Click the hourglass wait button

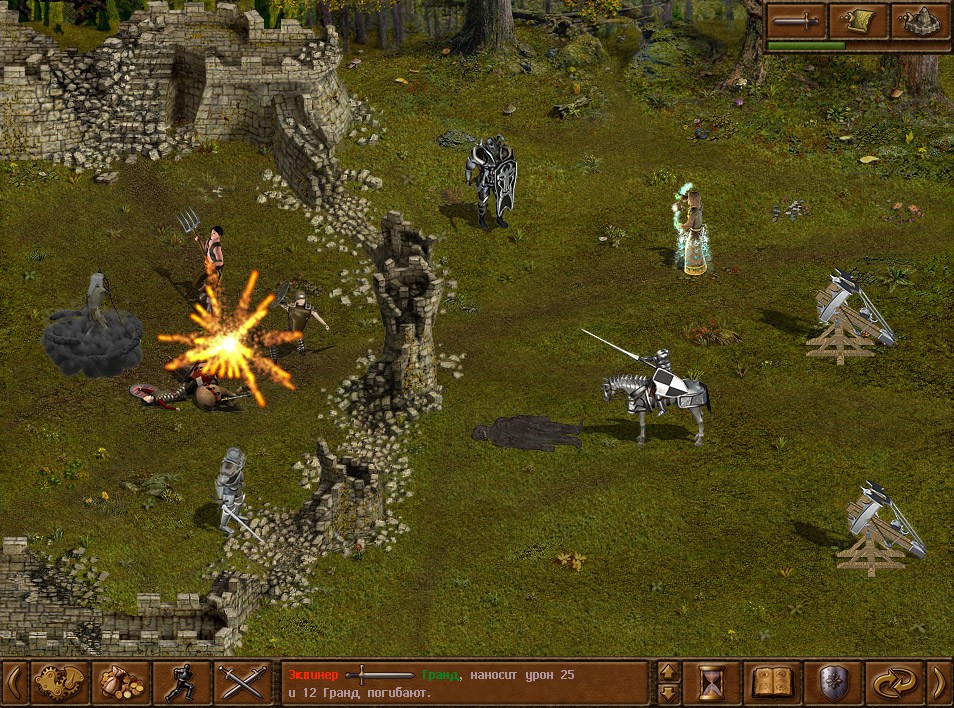click(x=711, y=683)
